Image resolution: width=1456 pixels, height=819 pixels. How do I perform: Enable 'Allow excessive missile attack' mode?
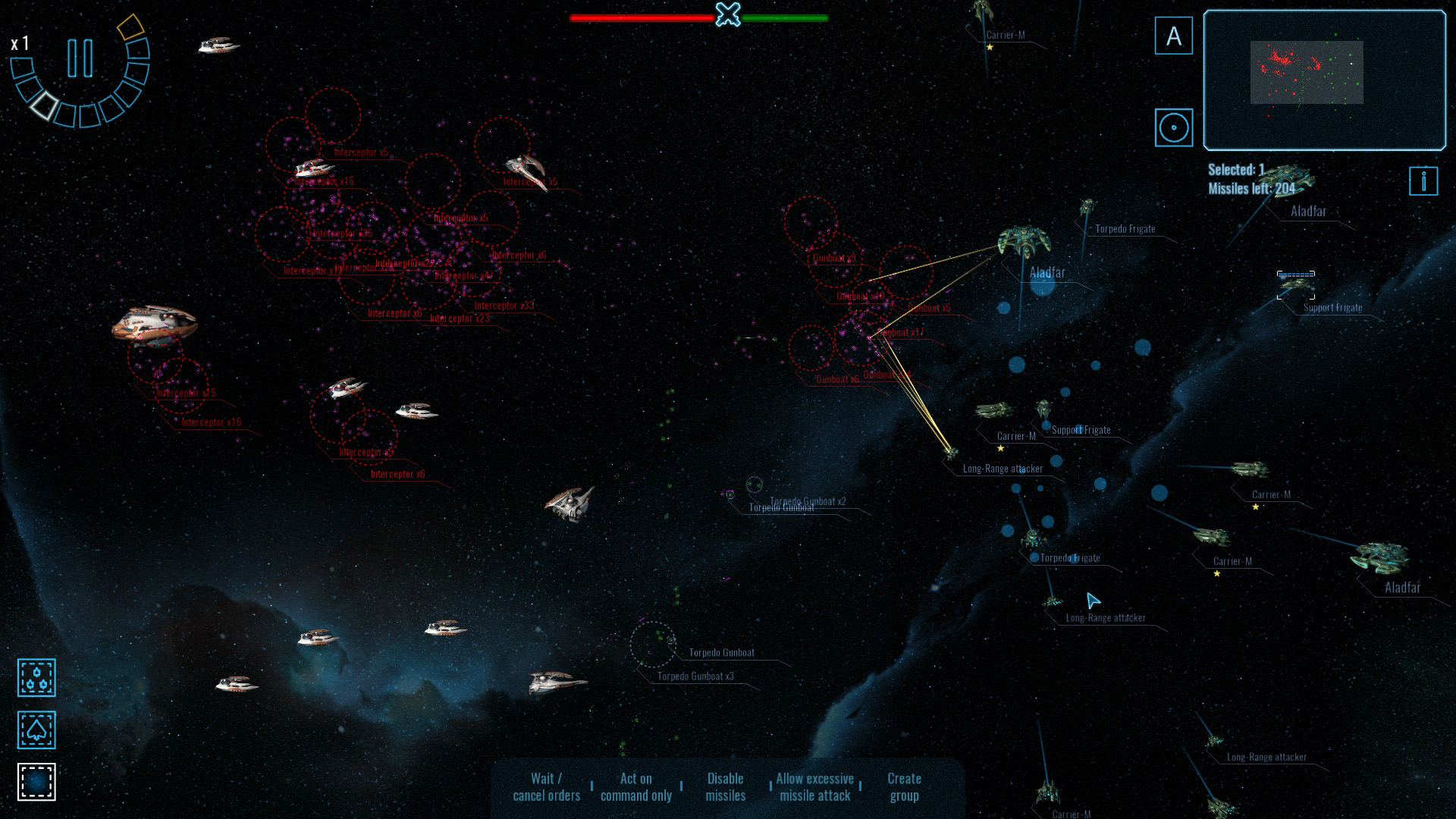815,786
